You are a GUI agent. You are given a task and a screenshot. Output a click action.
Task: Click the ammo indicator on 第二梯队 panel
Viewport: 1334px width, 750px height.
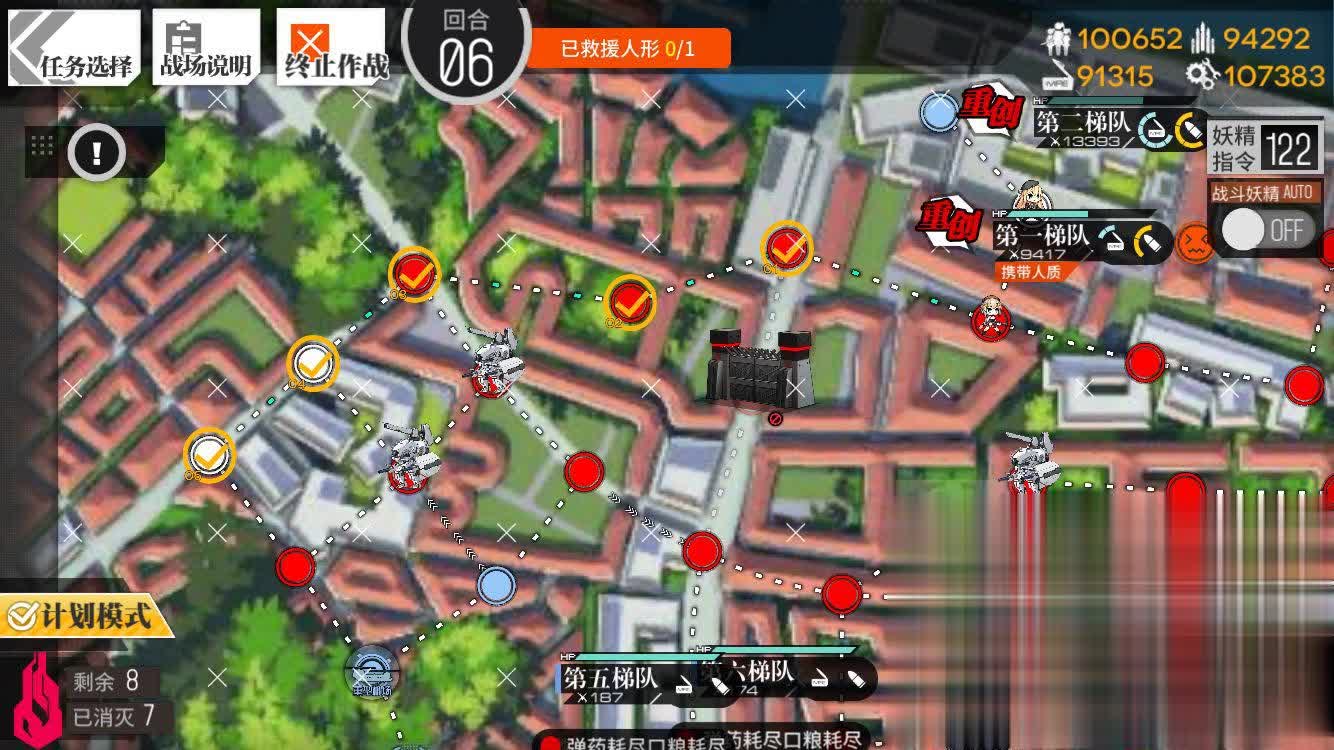[x=1191, y=131]
